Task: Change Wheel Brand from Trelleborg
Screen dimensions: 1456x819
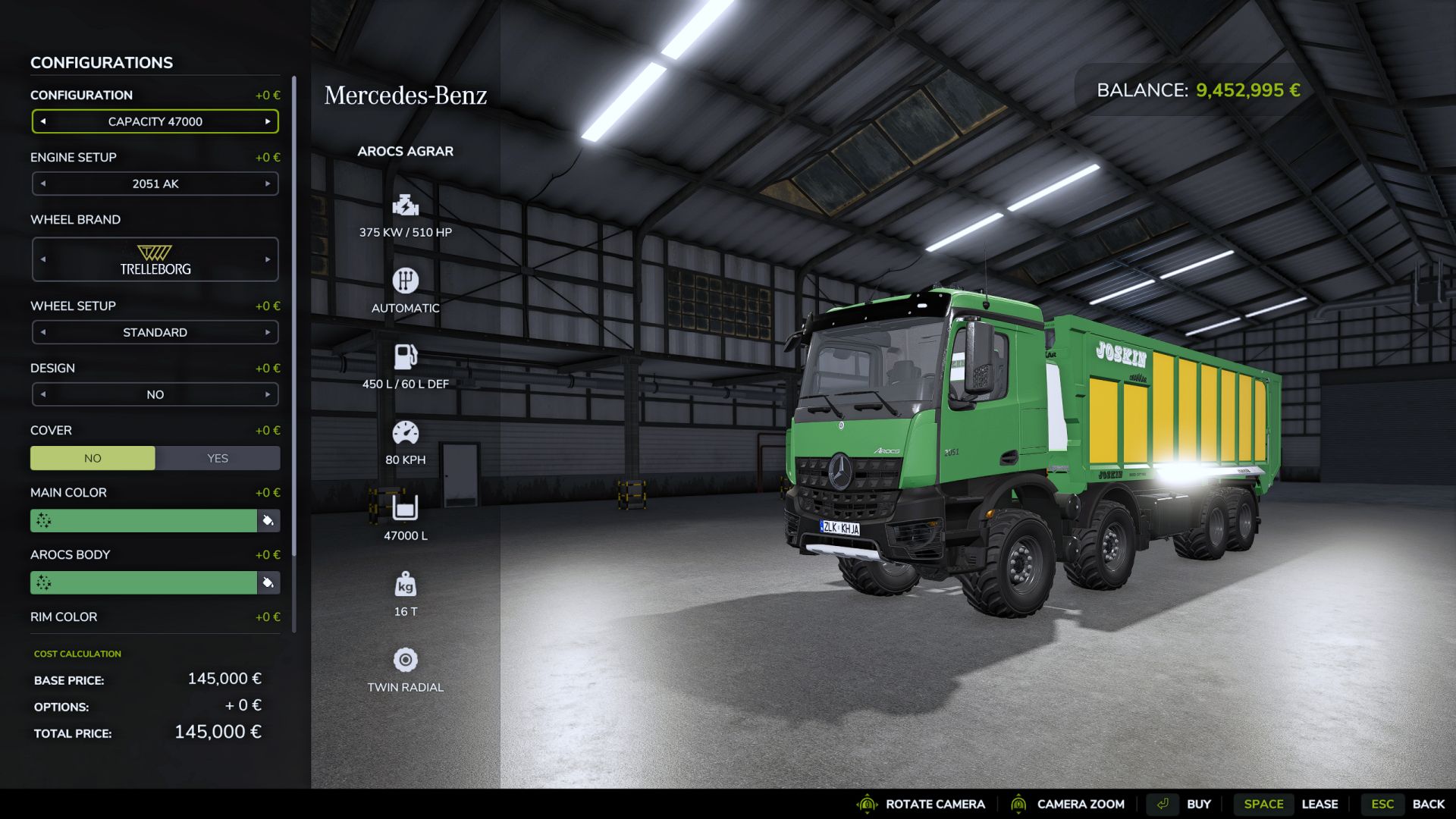Action: [x=267, y=259]
